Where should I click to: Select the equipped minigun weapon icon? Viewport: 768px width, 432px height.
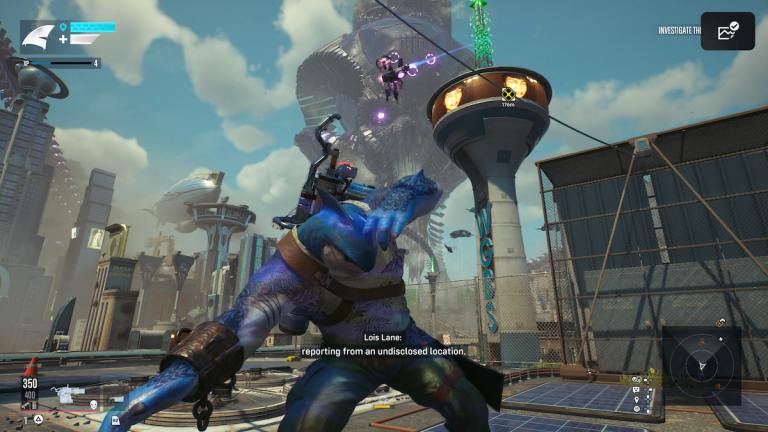coord(68,396)
